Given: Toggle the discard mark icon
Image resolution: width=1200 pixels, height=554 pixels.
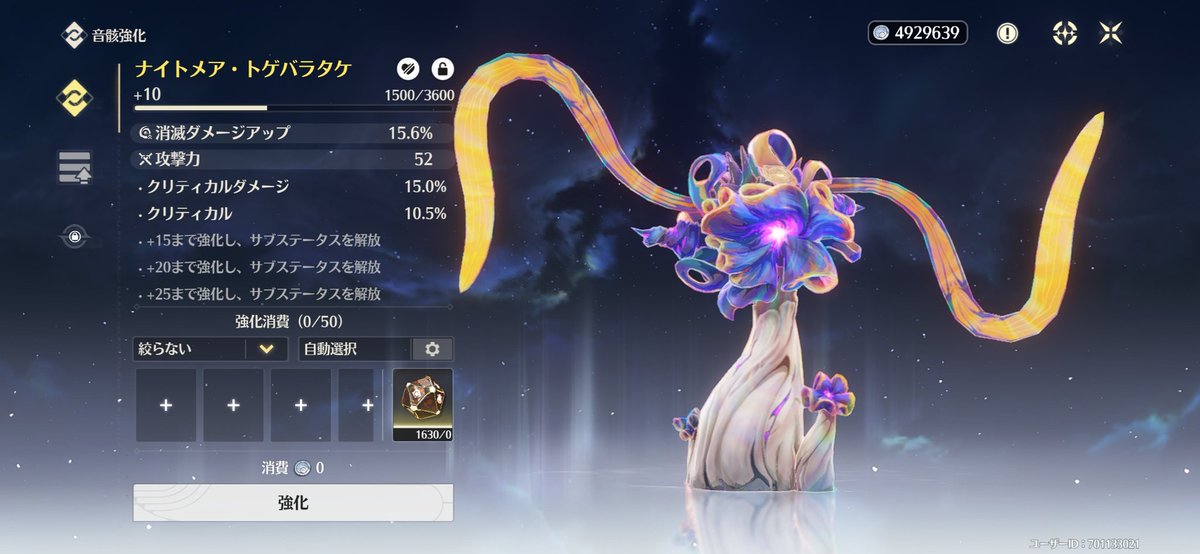Looking at the screenshot, I should click(406, 69).
